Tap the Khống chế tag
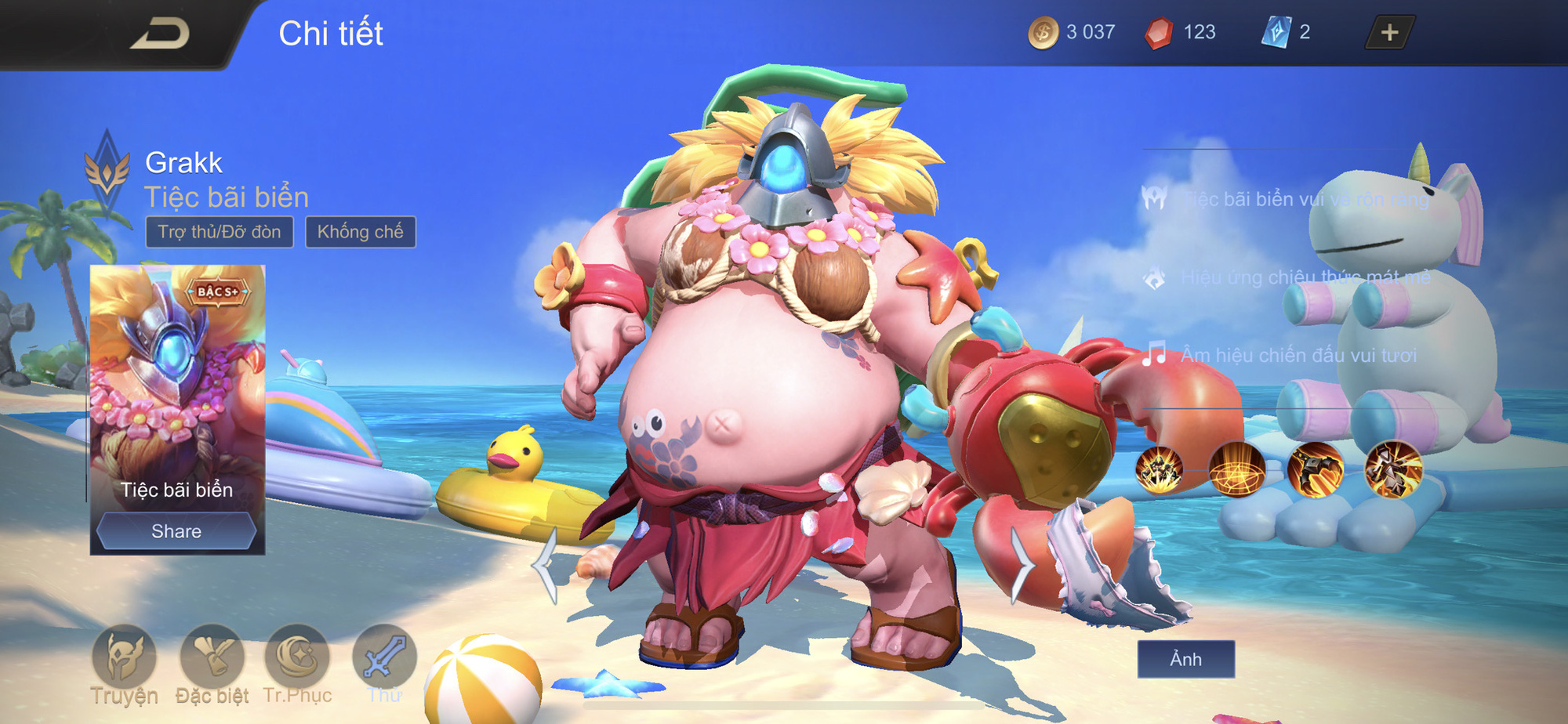This screenshot has height=724, width=1568. coord(360,232)
